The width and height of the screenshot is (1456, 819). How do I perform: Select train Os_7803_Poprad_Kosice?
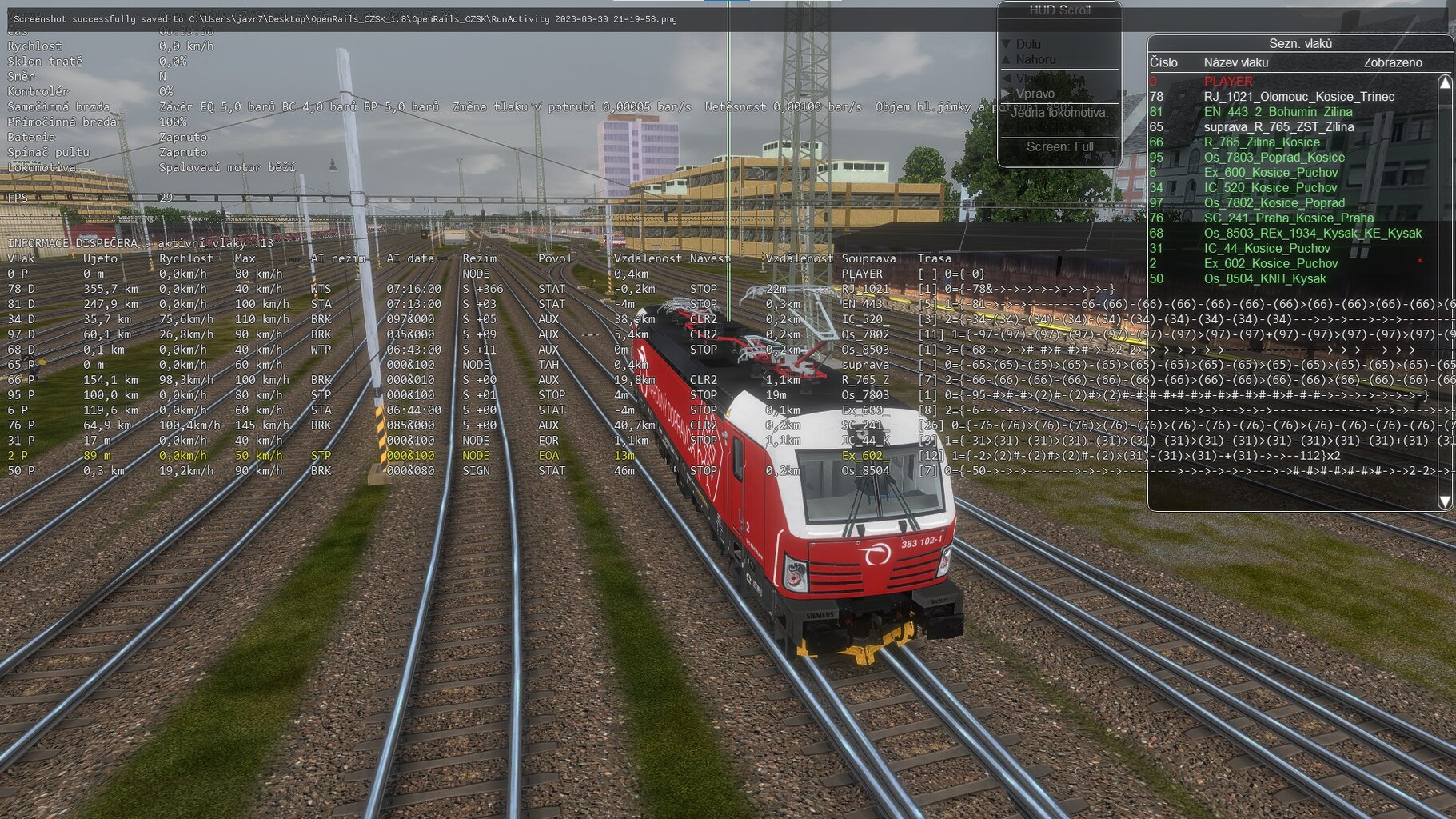pos(1274,158)
